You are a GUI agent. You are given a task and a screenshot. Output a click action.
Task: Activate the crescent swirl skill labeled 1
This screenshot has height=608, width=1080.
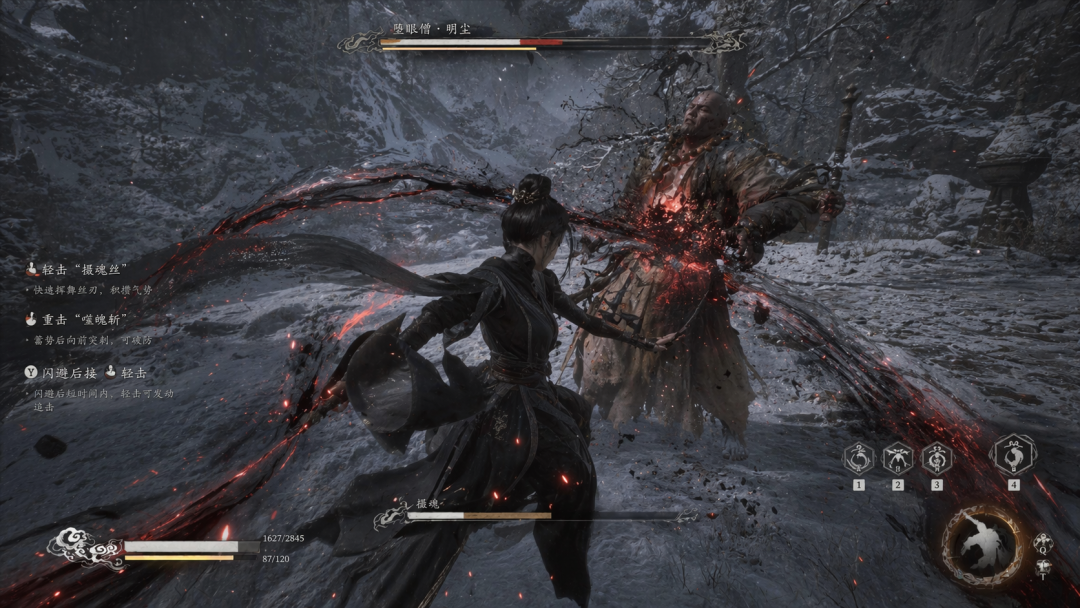[x=859, y=458]
